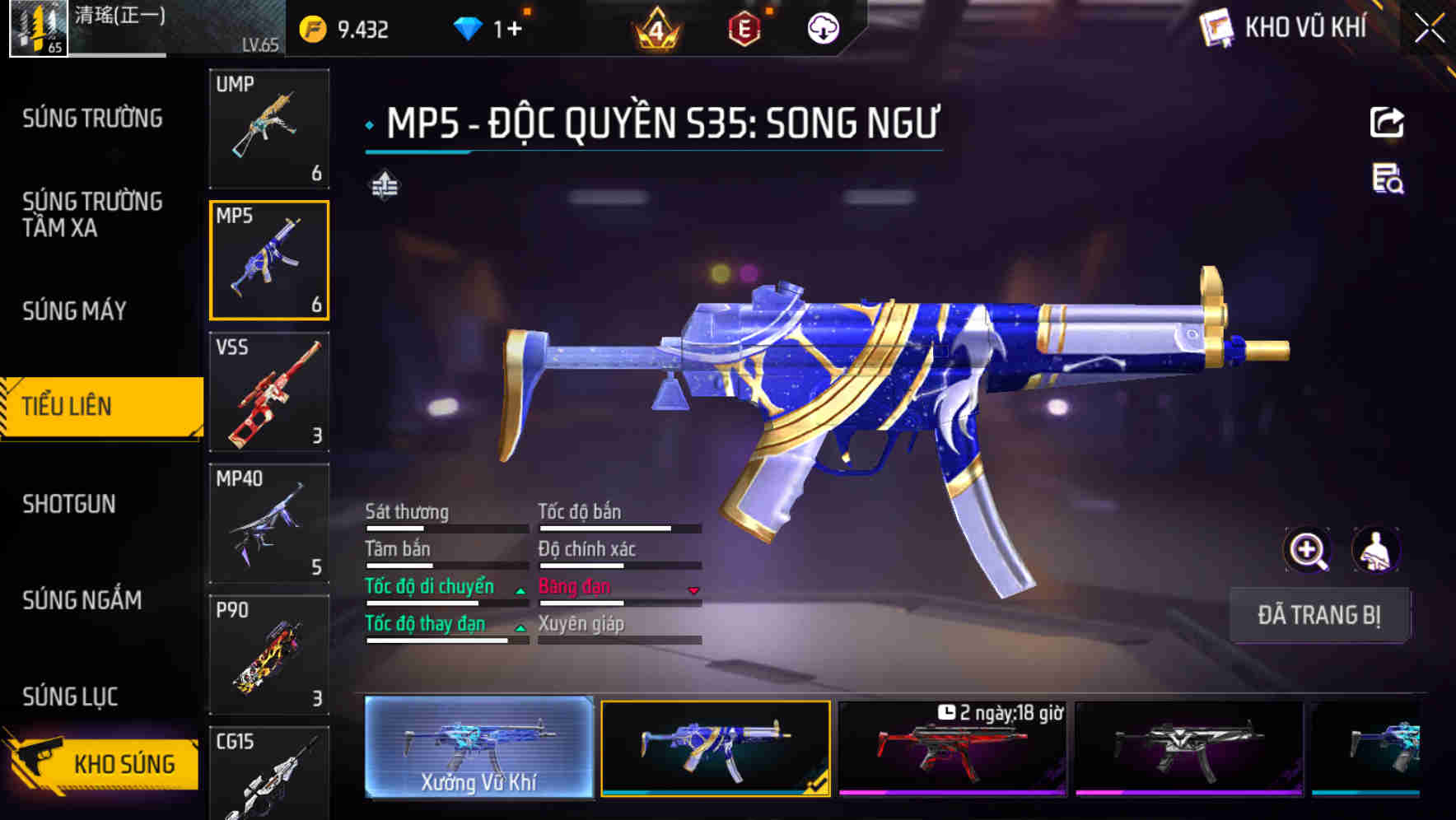Click the ĐÃ TRANG BỊ equipped button
Screen dimensions: 1456x820
click(1319, 615)
